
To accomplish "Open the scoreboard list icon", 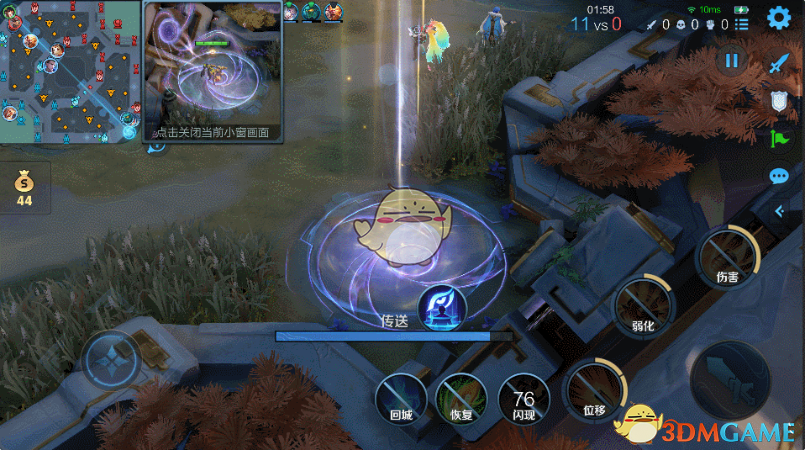I will tap(741, 23).
